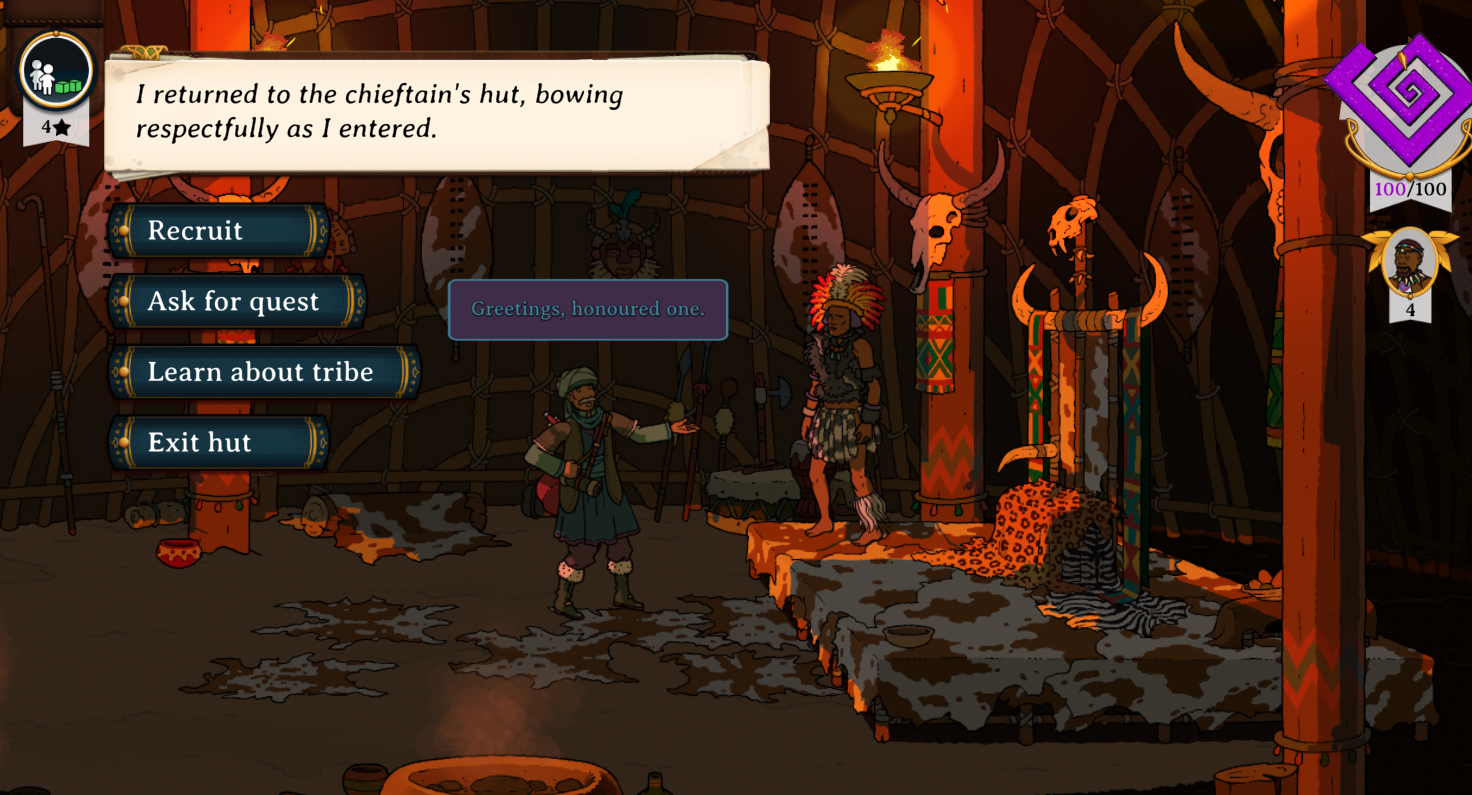
Task: Open the party status icon
Action: click(56, 71)
